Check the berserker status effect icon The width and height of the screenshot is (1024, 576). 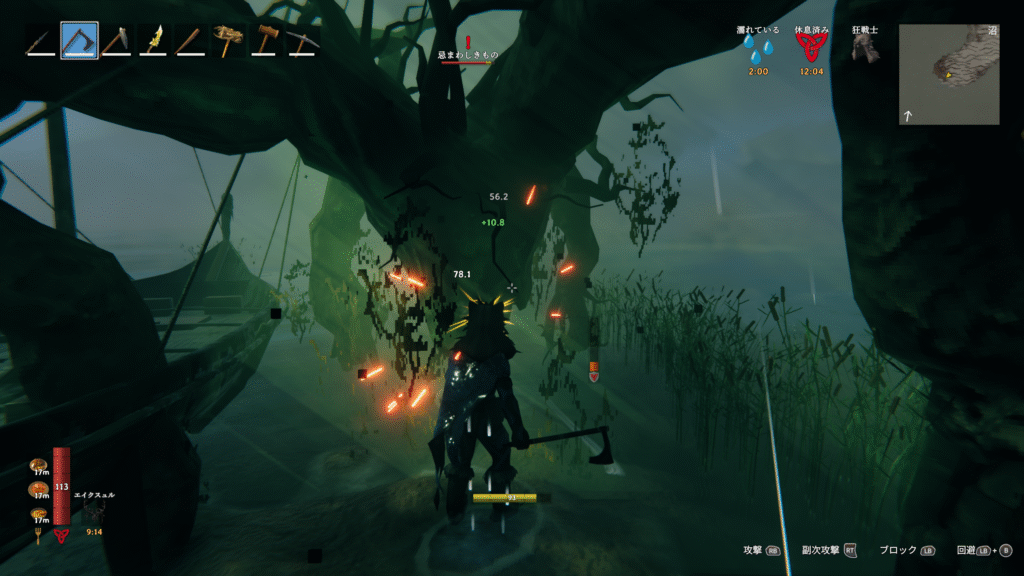pos(866,48)
